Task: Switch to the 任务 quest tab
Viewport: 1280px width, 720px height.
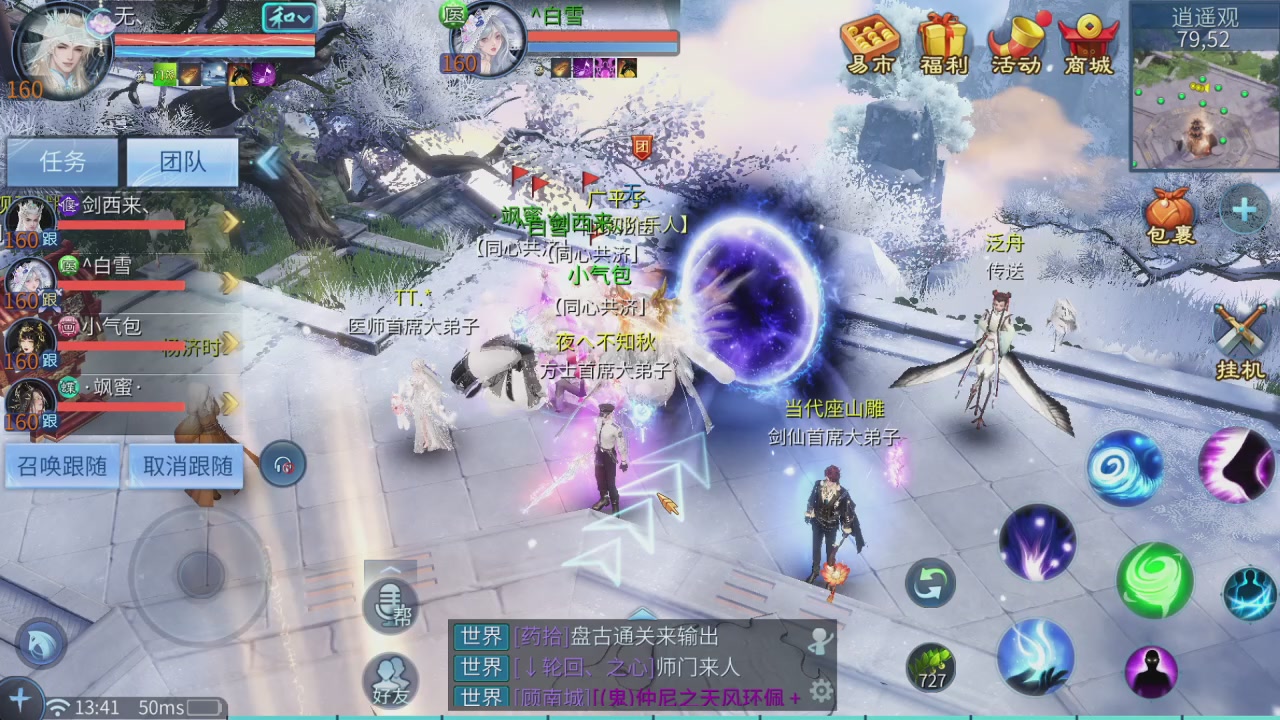Action: [60, 162]
